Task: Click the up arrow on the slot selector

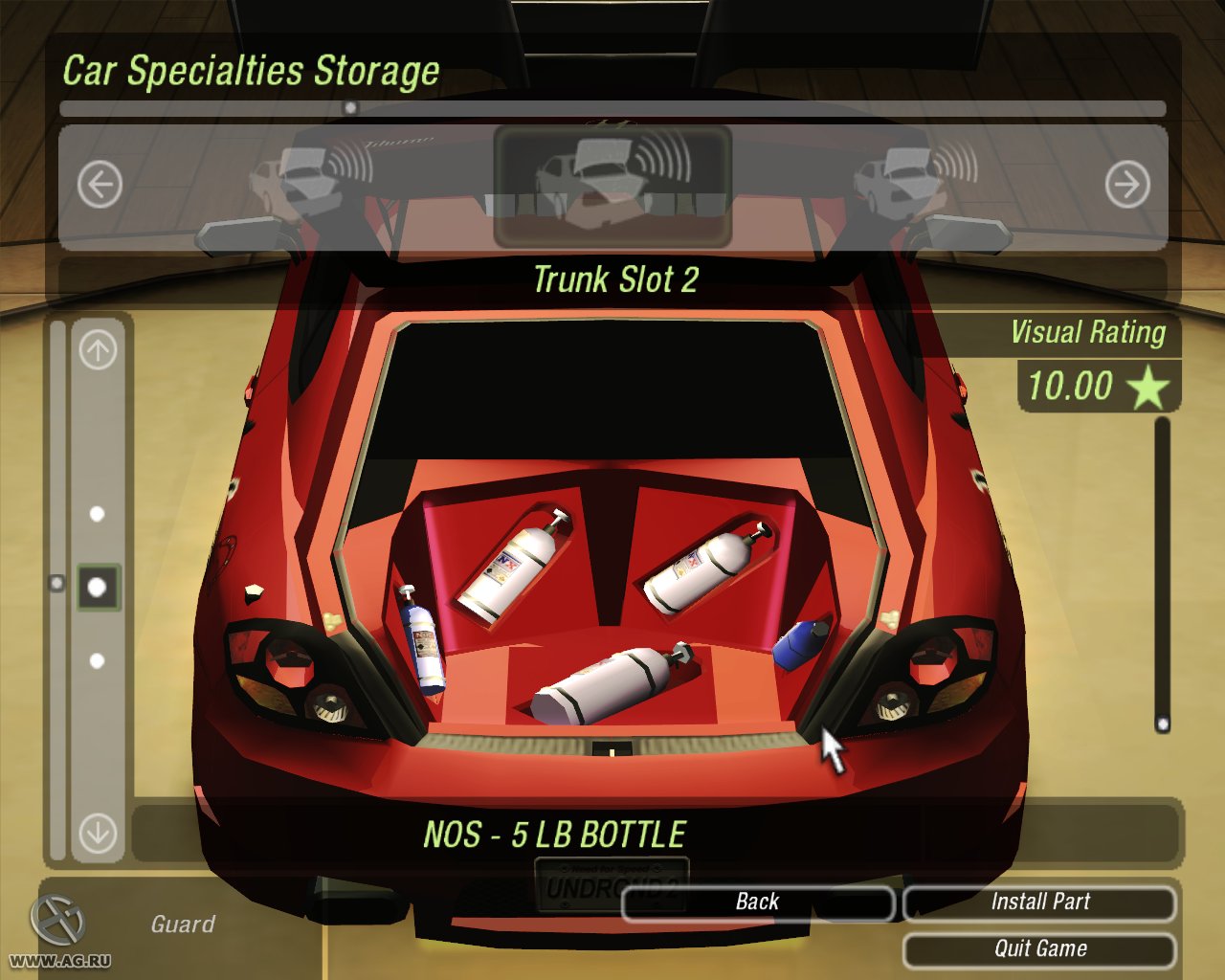Action: tap(97, 347)
